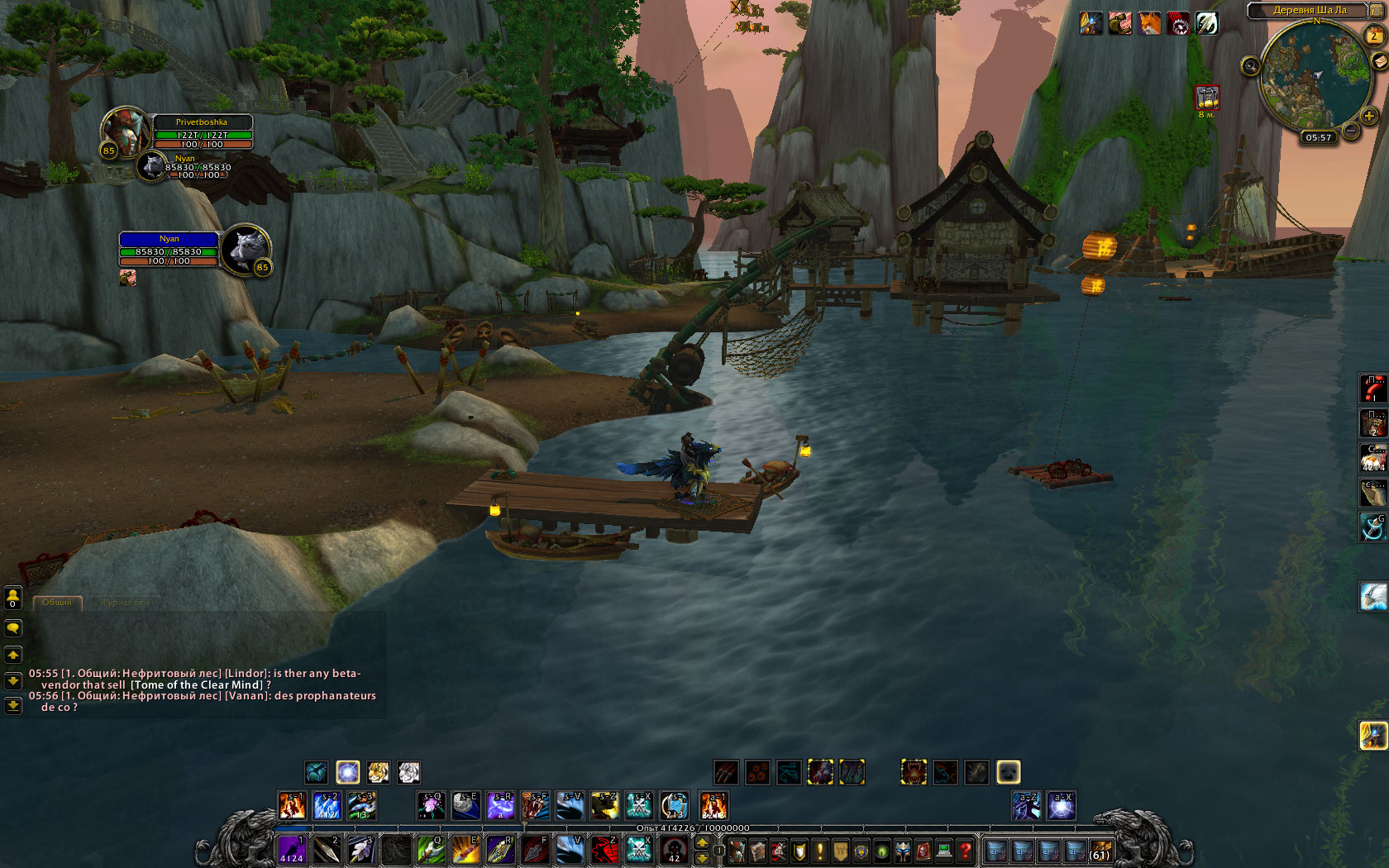Select the Privetboshka player portrait
The height and width of the screenshot is (868, 1389).
pos(124,131)
